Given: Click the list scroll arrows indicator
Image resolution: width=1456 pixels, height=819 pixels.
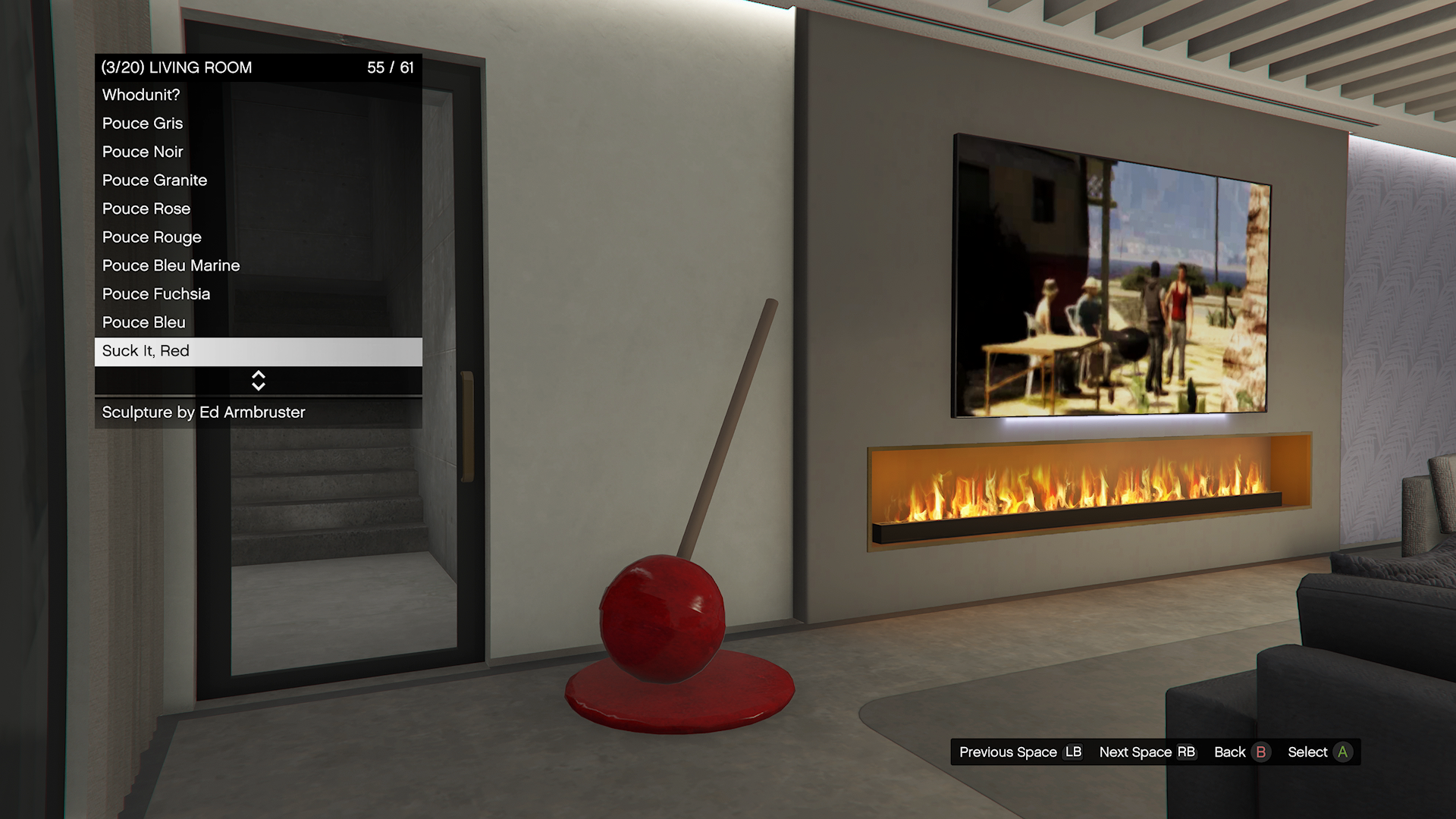Looking at the screenshot, I should (258, 381).
